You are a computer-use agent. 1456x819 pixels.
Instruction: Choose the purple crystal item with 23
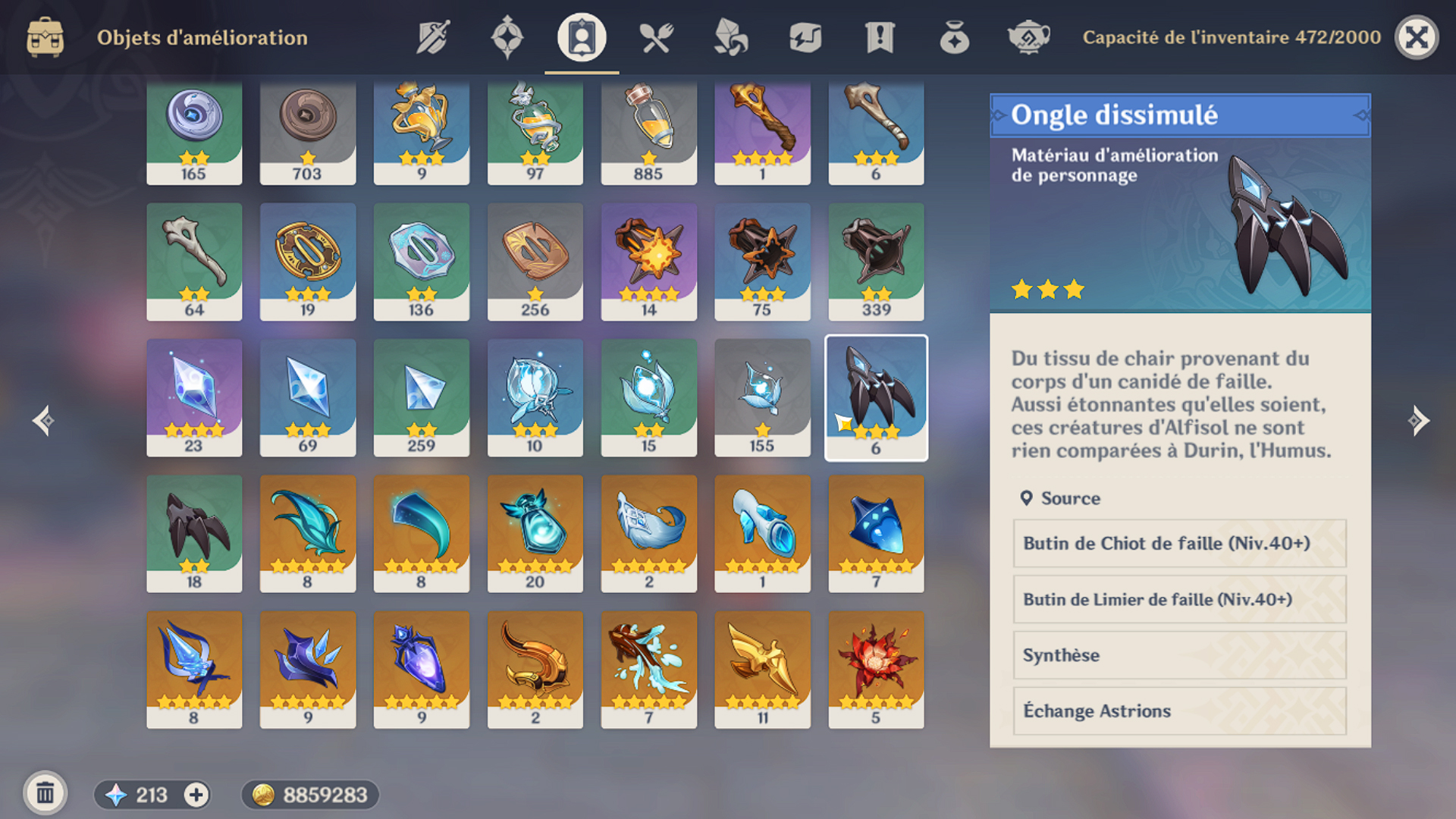[194, 397]
